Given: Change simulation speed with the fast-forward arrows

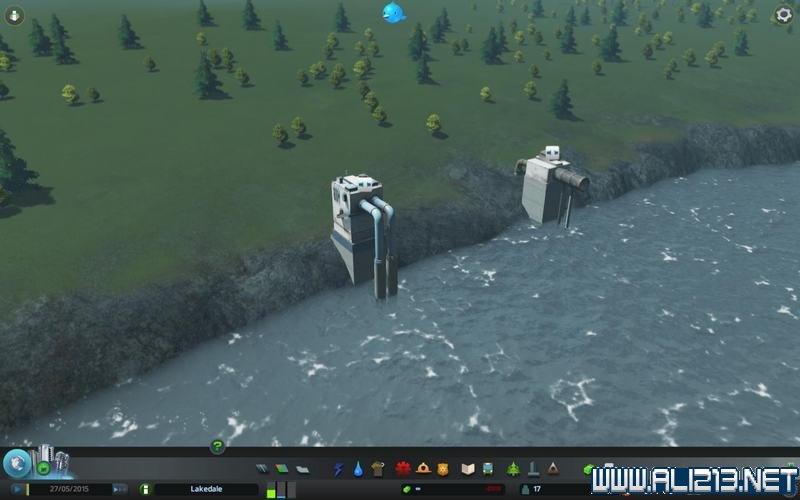Looking at the screenshot, I should [x=119, y=489].
